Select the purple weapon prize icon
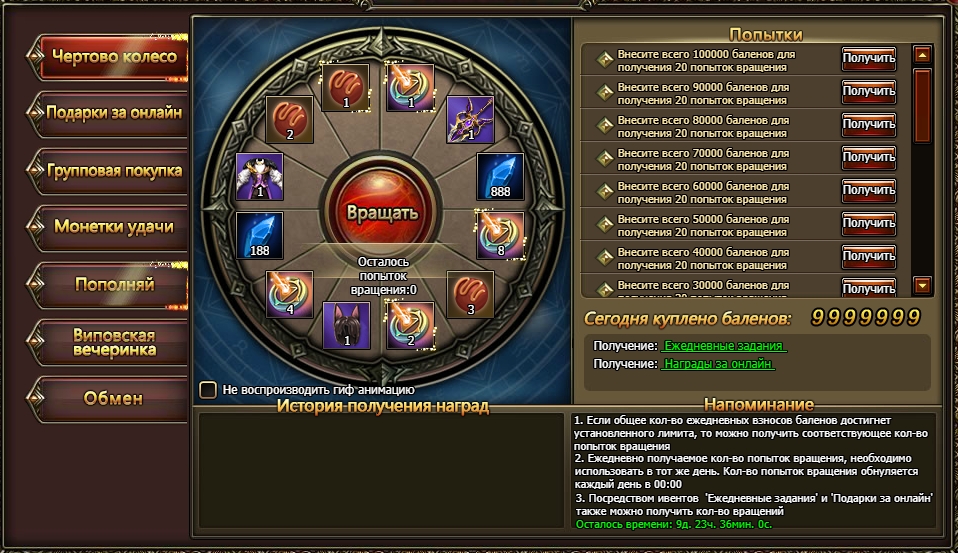The height and width of the screenshot is (553, 958). pos(470,119)
